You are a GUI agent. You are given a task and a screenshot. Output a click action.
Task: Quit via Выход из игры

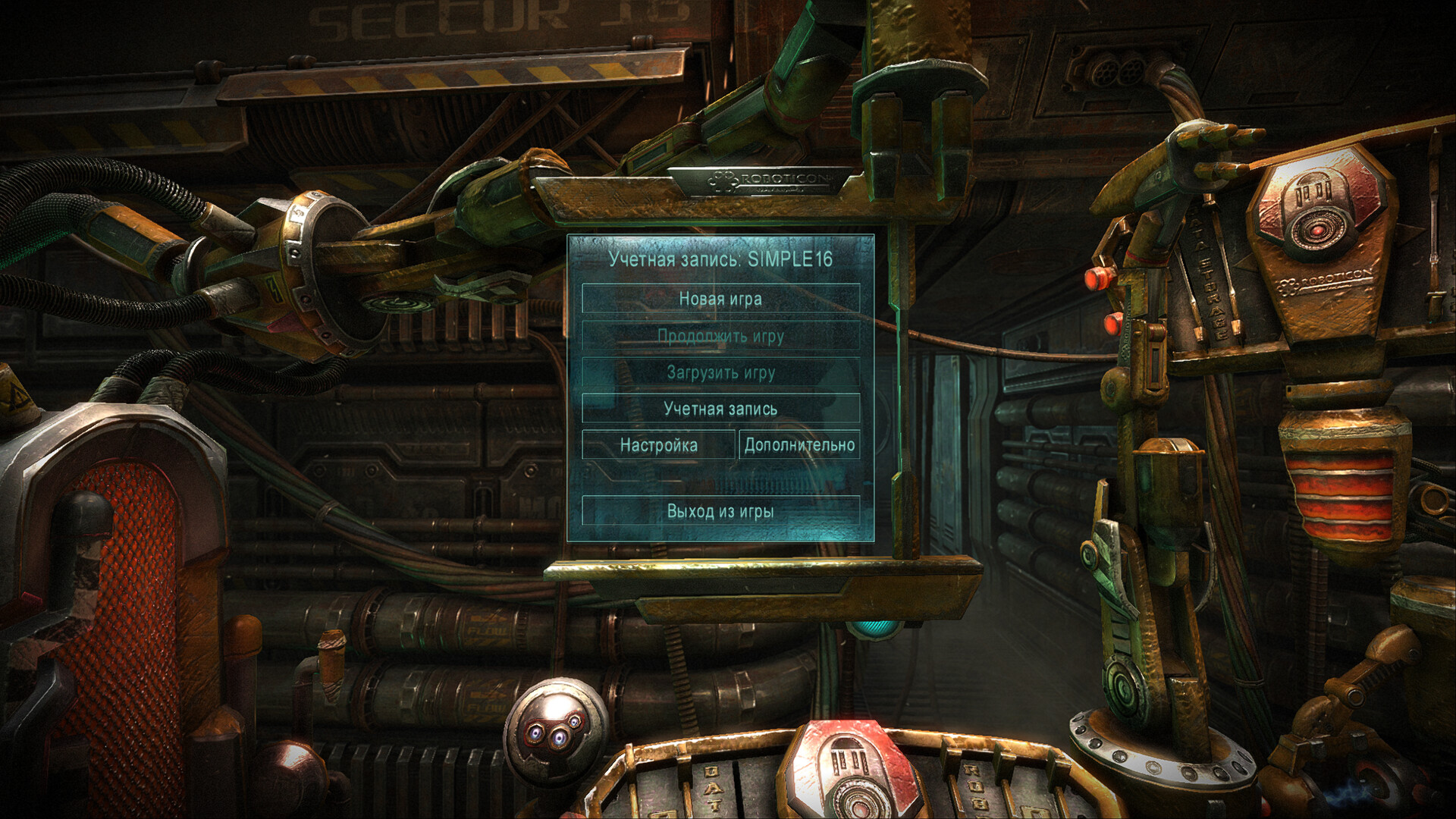pos(720,511)
